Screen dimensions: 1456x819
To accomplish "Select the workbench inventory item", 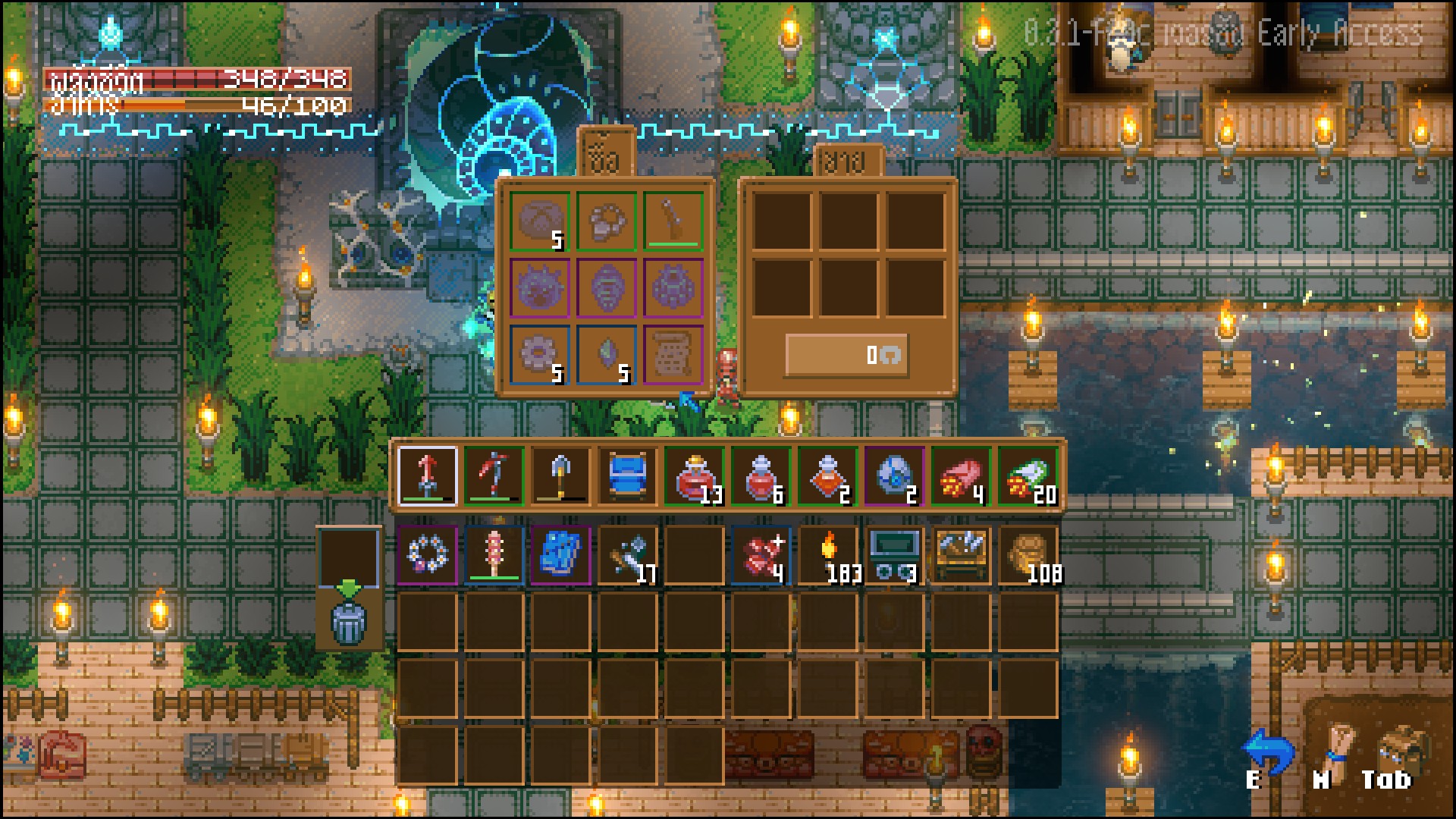I will point(962,555).
